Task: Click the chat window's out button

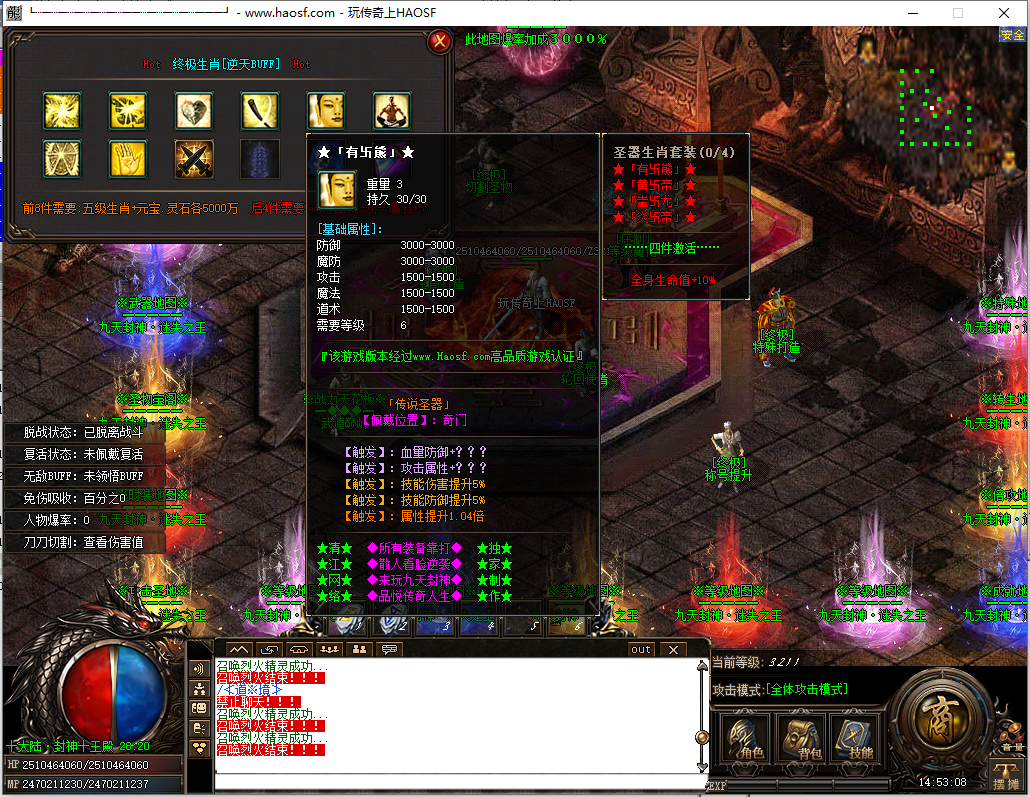Action: 641,650
